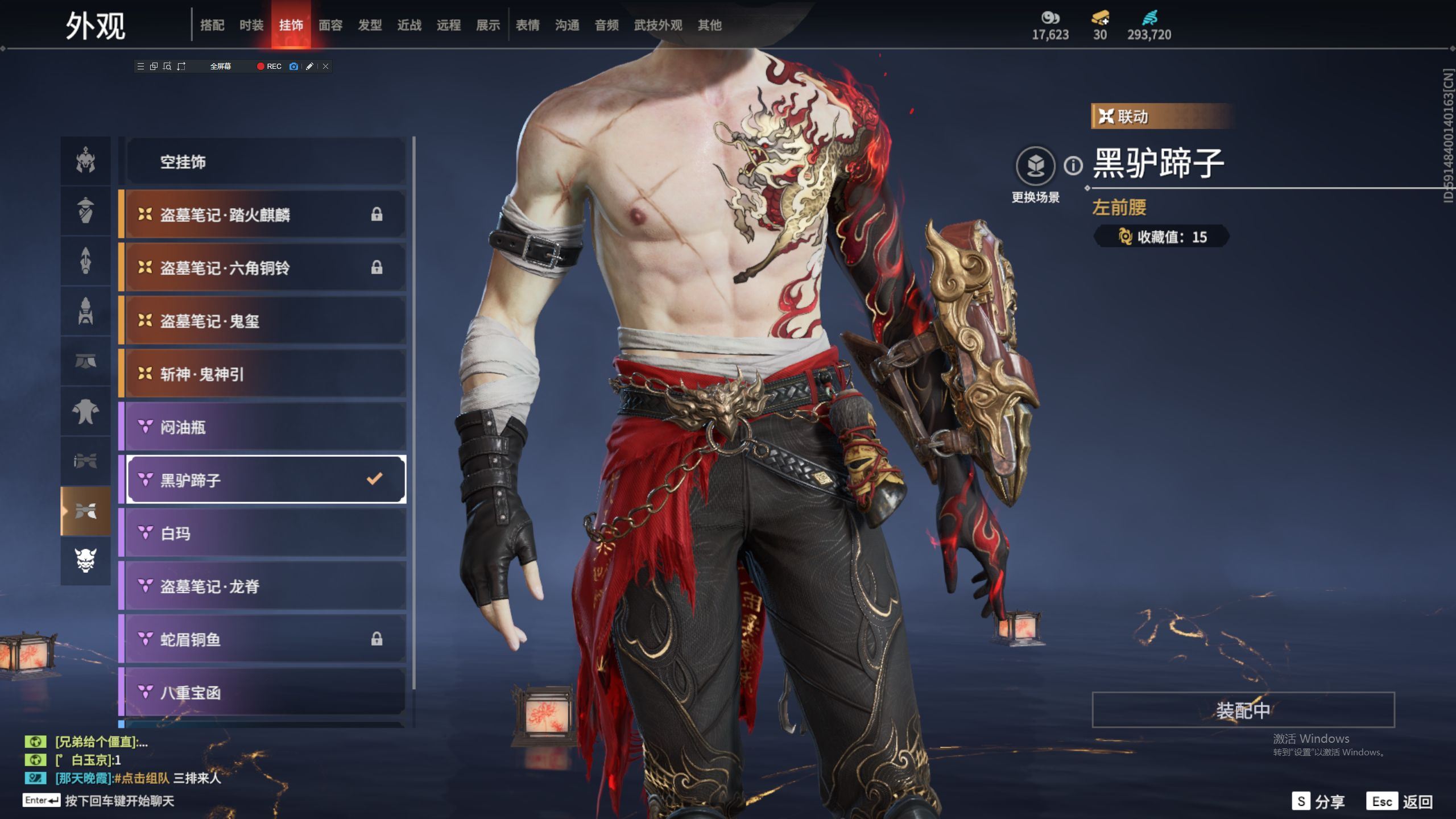
Task: Select the 发型 tab
Action: coord(370,25)
